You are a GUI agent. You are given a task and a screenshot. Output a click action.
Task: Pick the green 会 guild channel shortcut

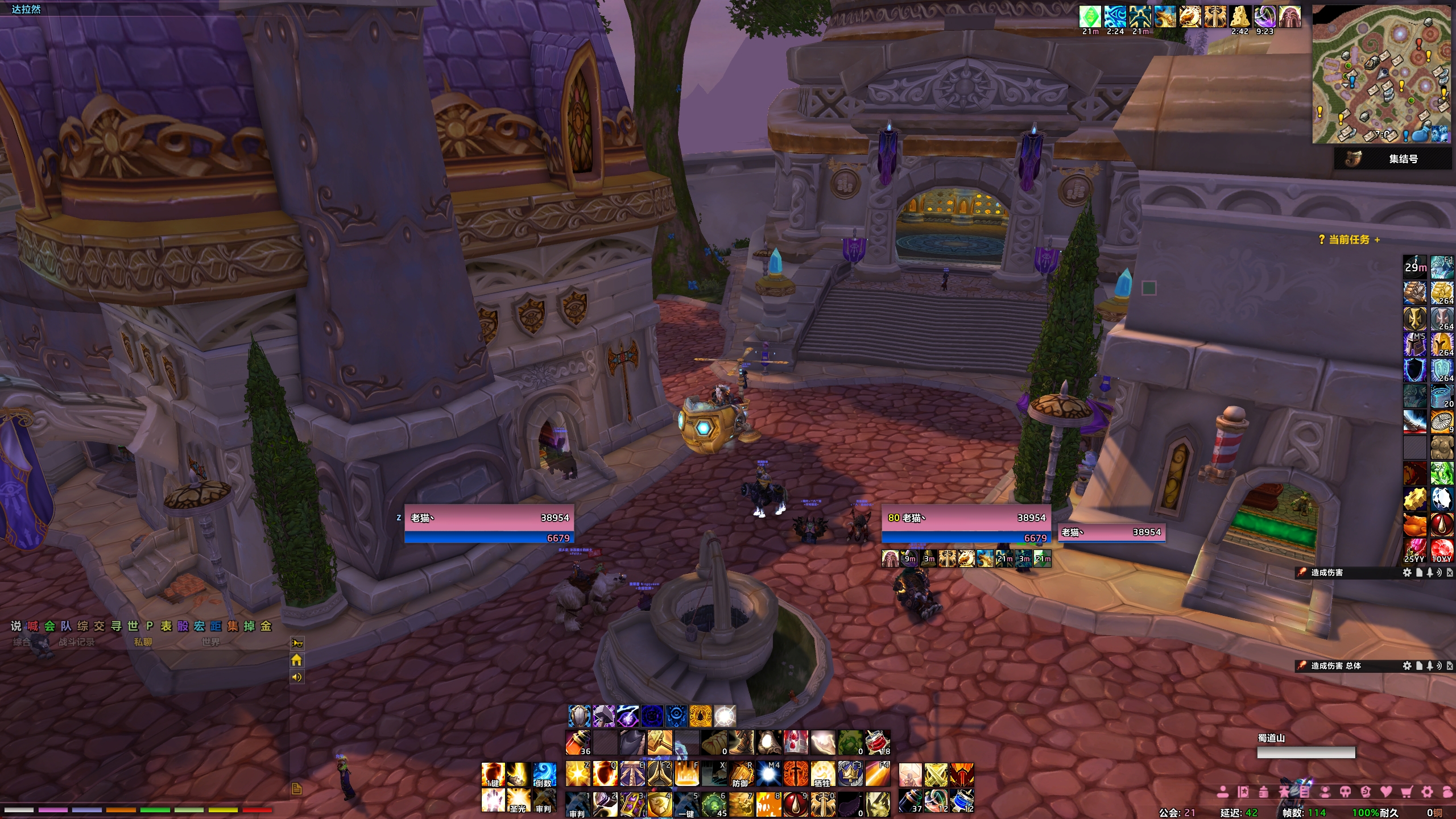tap(49, 626)
